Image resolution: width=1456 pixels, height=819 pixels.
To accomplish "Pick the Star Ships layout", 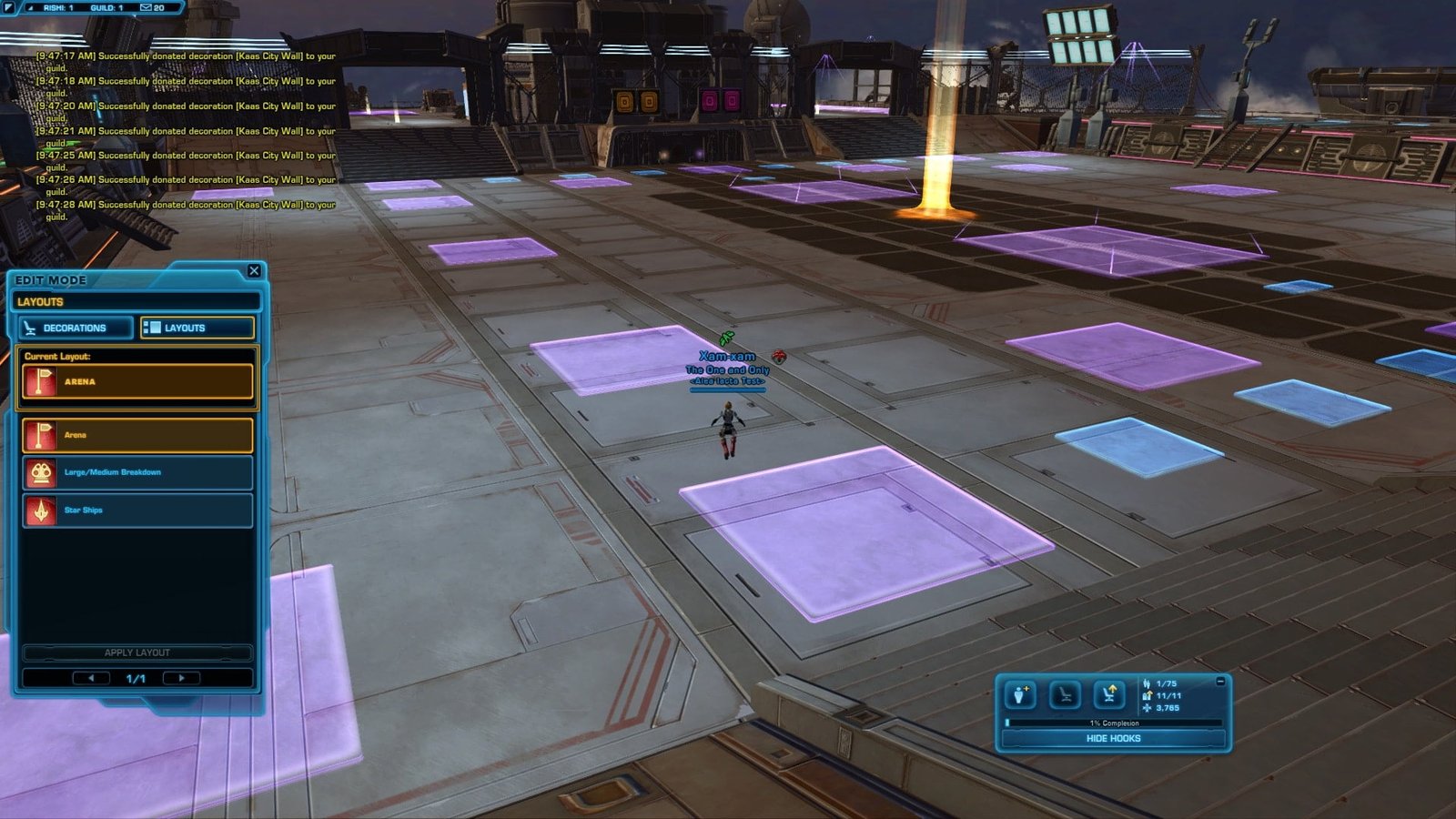I will coord(137,511).
